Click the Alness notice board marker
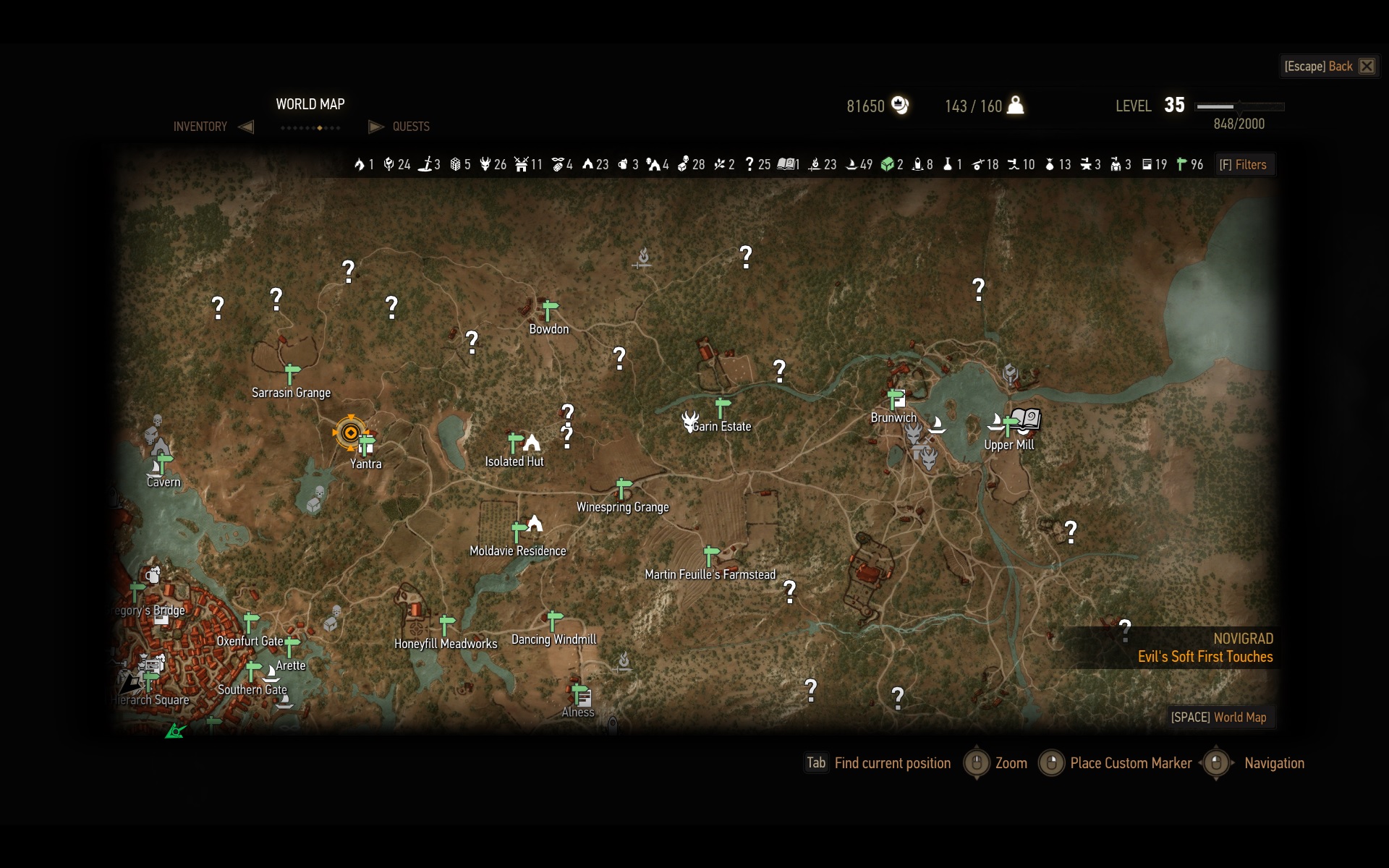The height and width of the screenshot is (868, 1389). [x=582, y=696]
